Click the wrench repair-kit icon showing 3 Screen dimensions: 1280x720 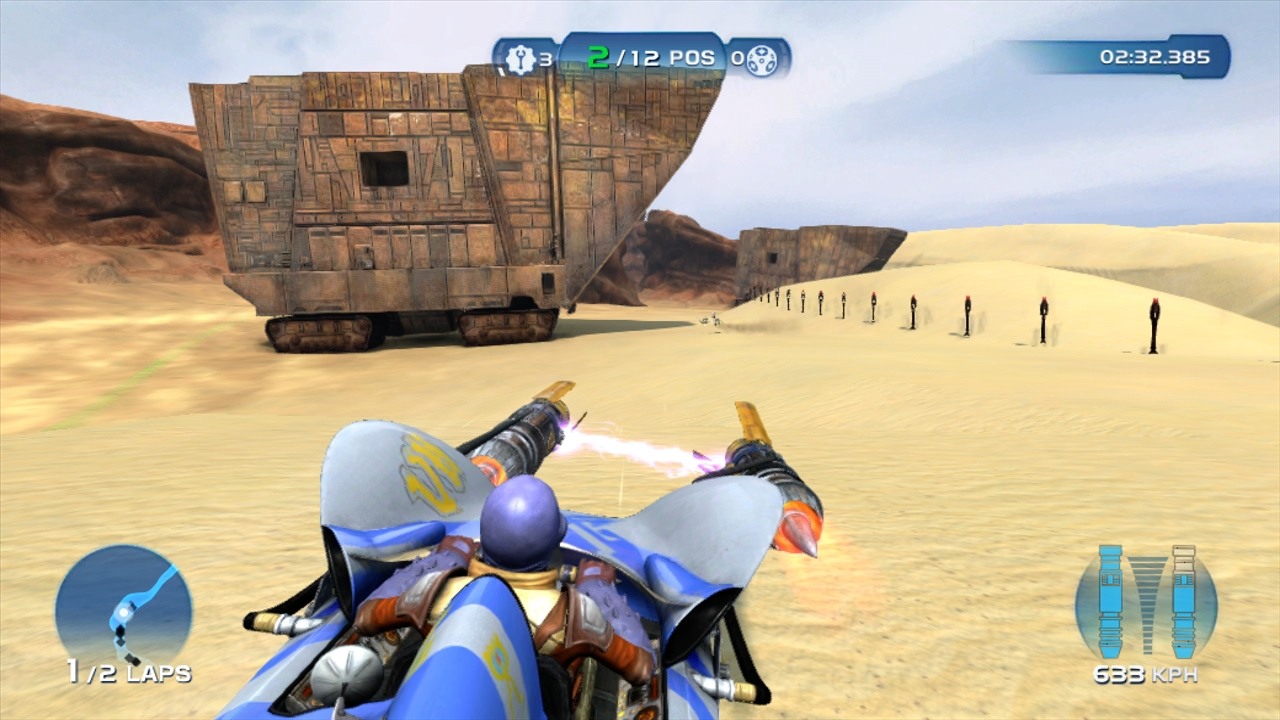(x=522, y=57)
